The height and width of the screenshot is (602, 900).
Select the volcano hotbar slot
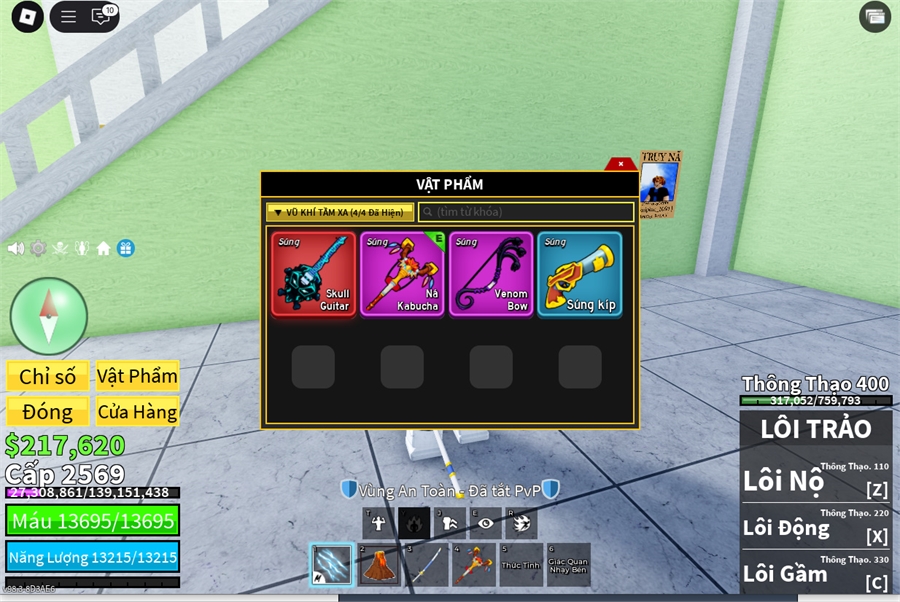tap(378, 565)
